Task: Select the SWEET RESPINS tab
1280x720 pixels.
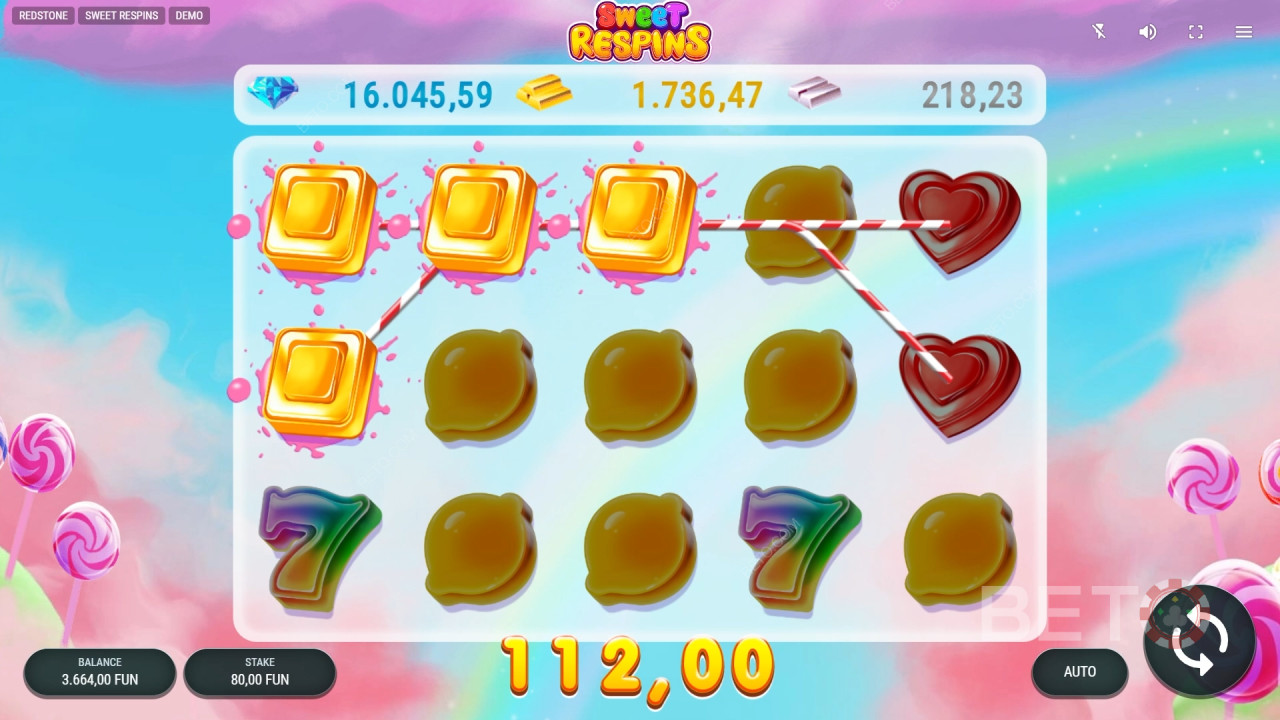Action: tap(121, 15)
